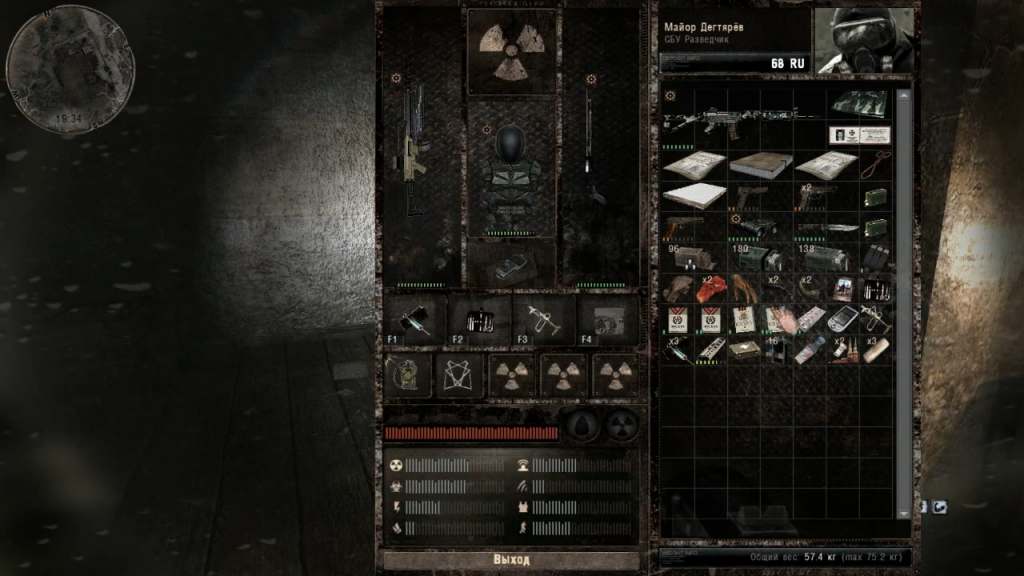The width and height of the screenshot is (1024, 576).
Task: Click the F4 quick-use slot
Action: point(606,320)
